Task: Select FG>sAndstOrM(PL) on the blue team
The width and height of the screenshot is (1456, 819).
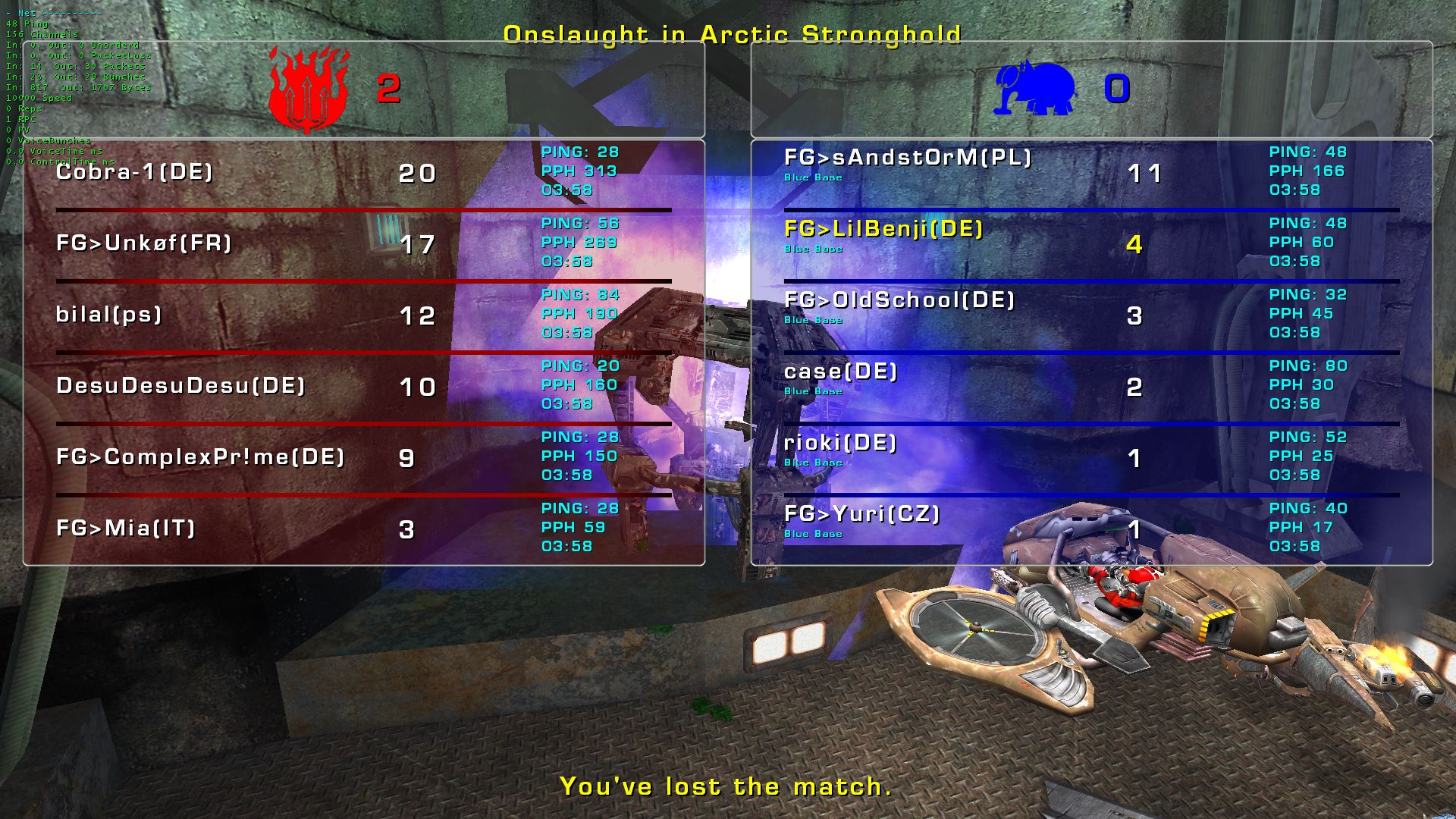Action: tap(908, 158)
